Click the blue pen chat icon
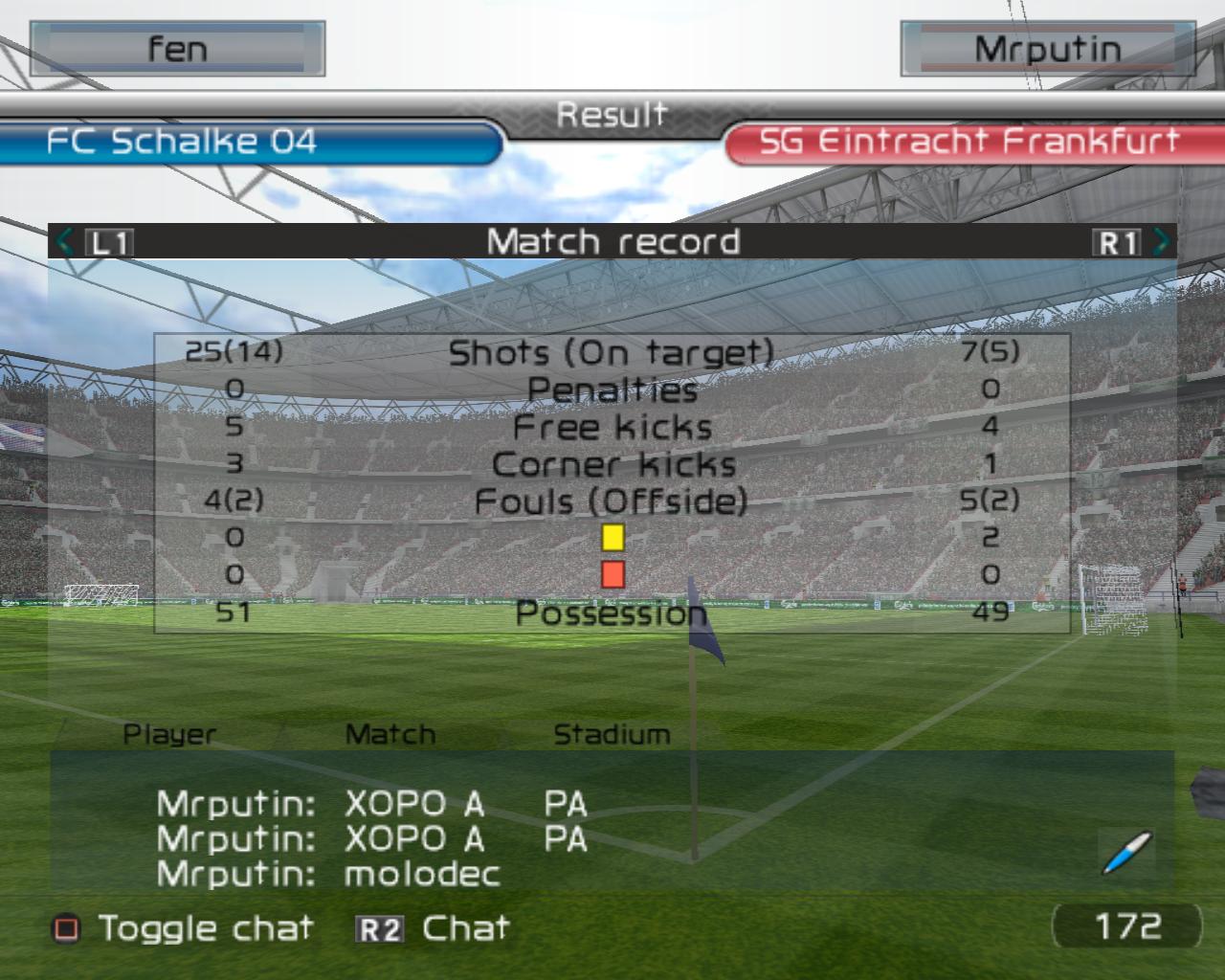The height and width of the screenshot is (980, 1225). tap(1126, 852)
